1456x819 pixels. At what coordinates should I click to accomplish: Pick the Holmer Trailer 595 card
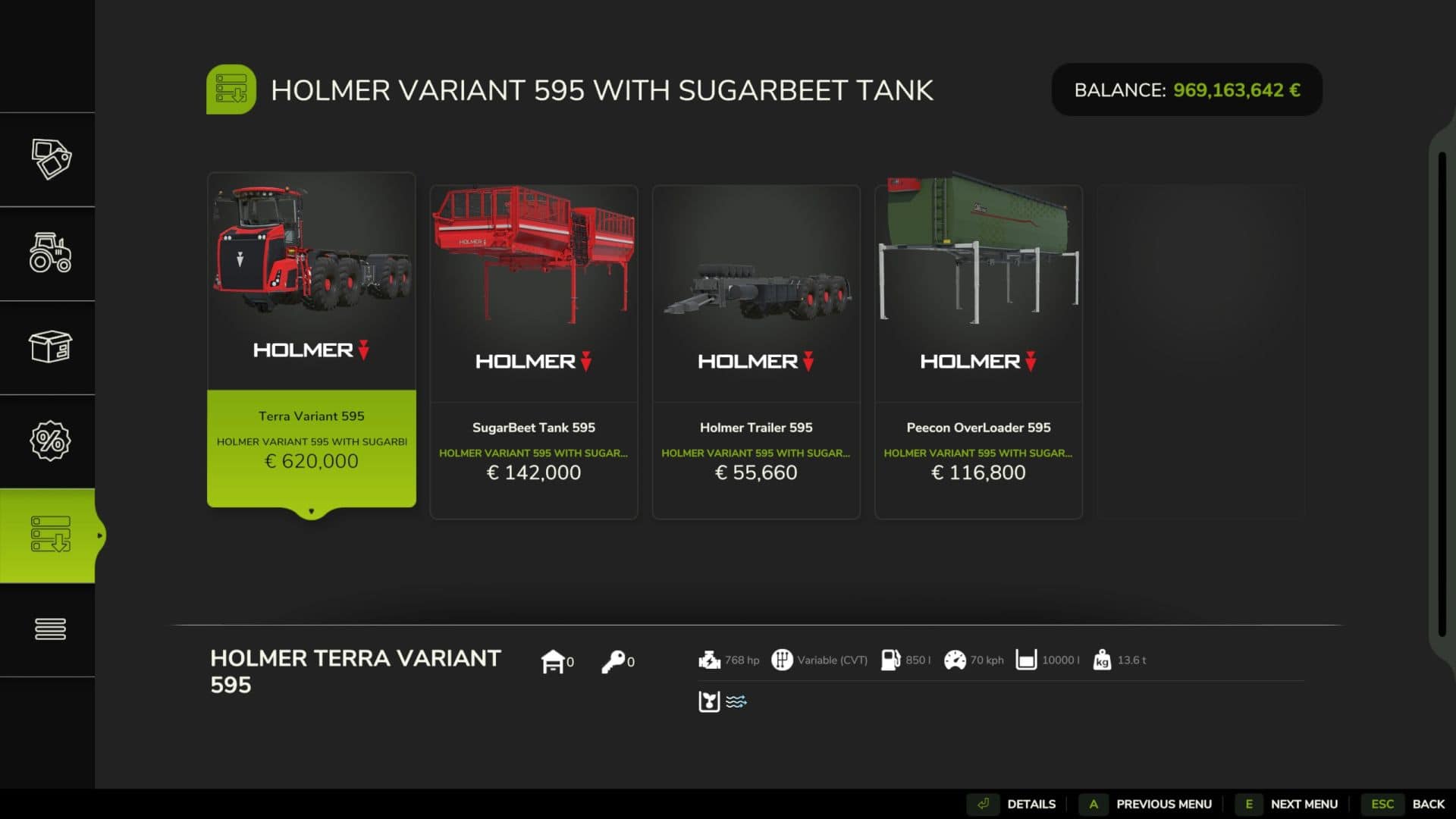(755, 352)
